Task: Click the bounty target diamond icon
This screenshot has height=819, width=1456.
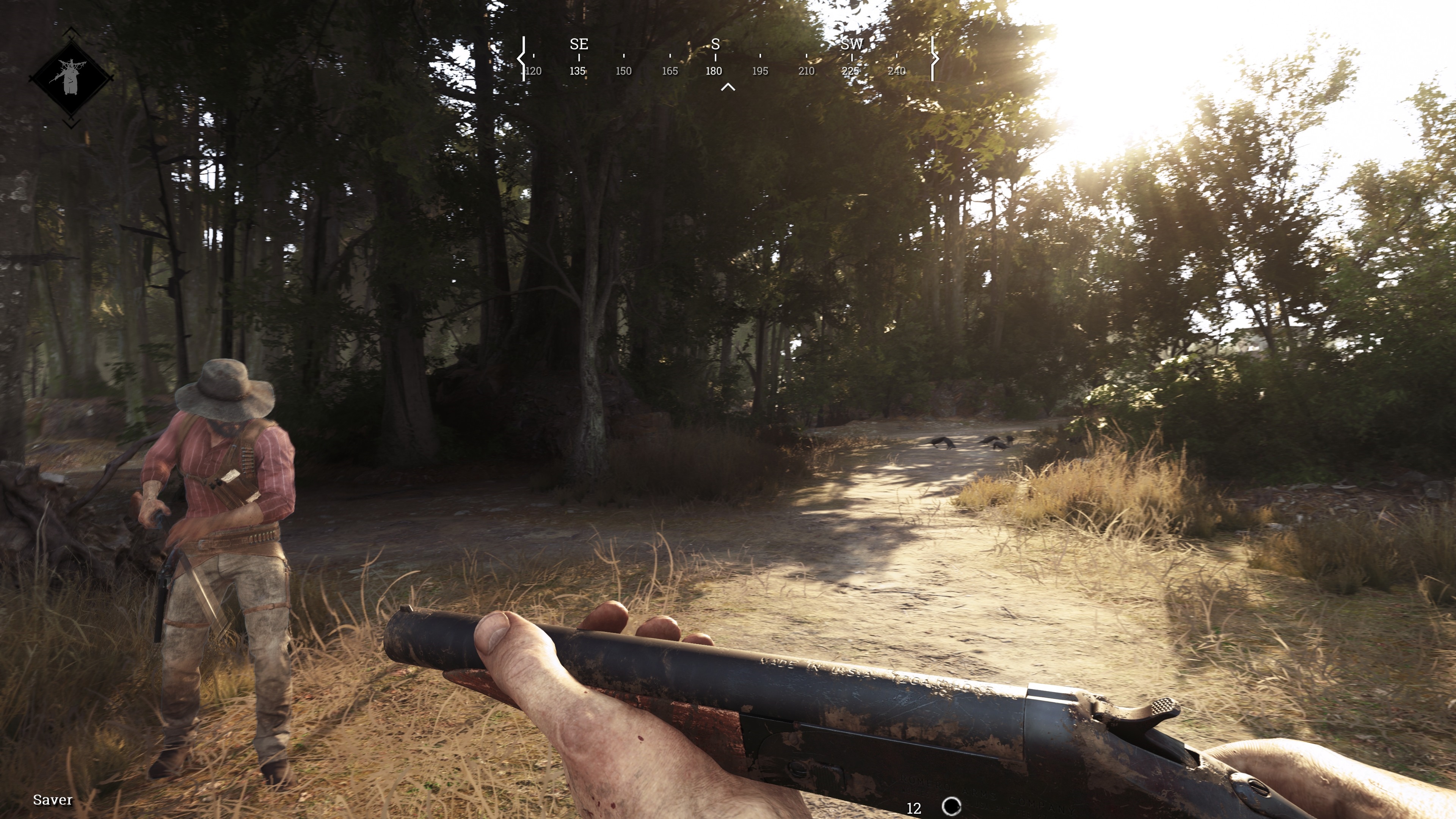Action: click(71, 78)
